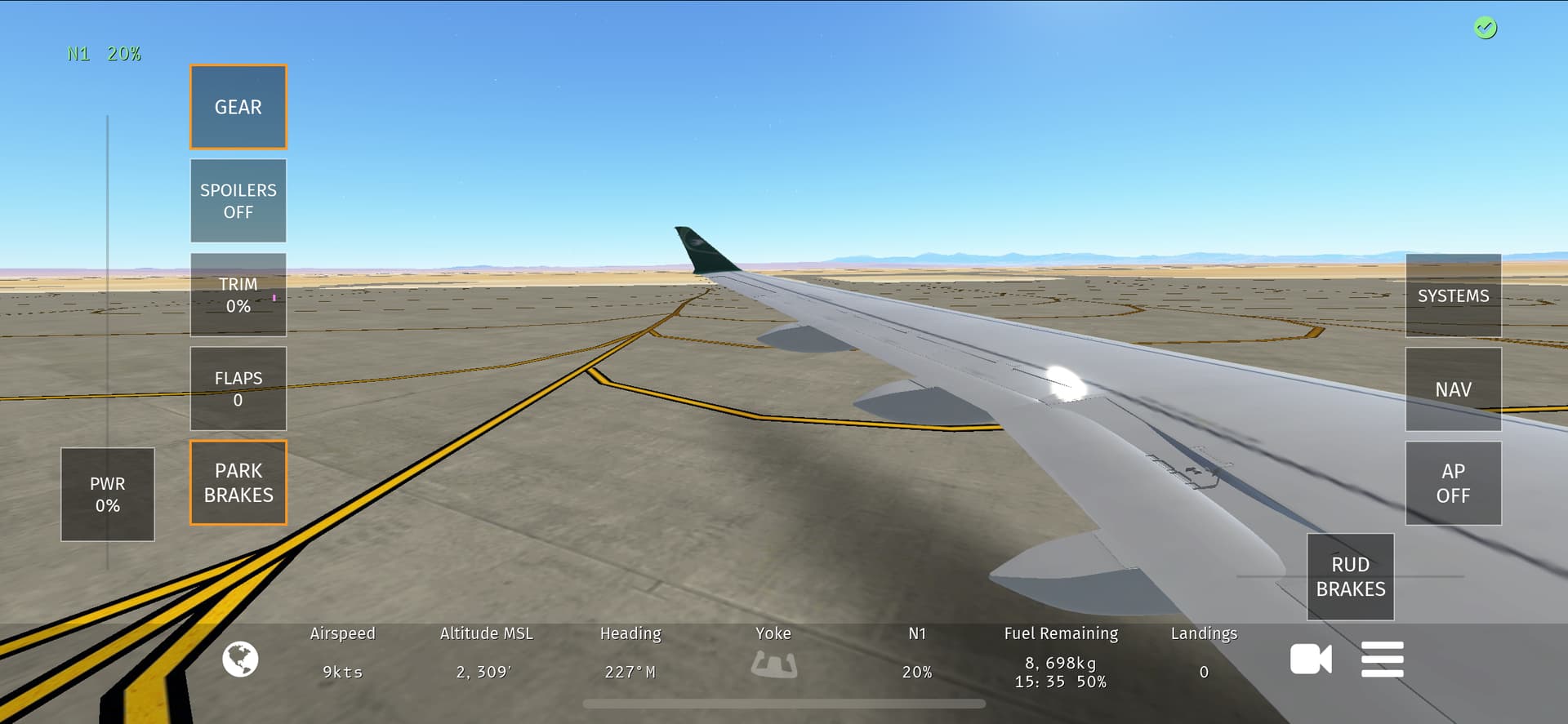Open the hamburger menu
Image resolution: width=1568 pixels, height=724 pixels.
click(x=1382, y=660)
